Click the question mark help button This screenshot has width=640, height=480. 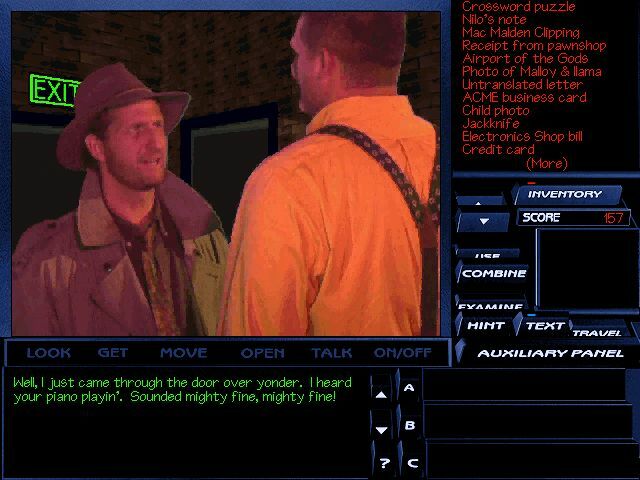tap(384, 463)
